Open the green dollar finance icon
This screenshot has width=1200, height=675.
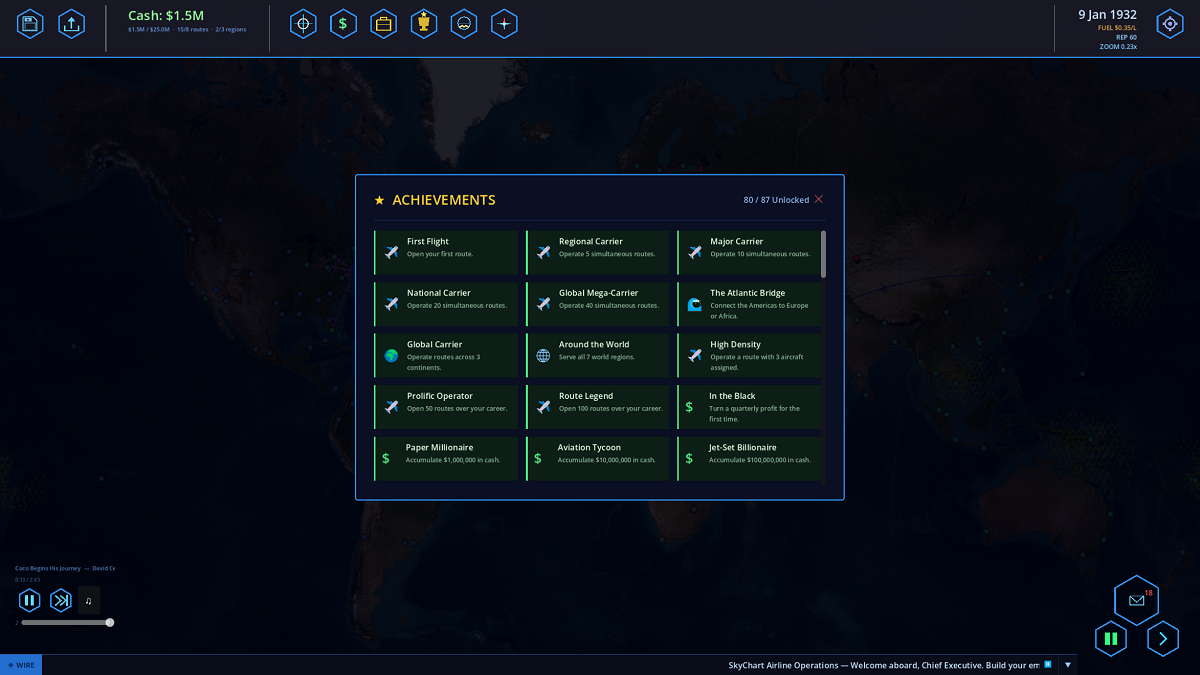343,24
